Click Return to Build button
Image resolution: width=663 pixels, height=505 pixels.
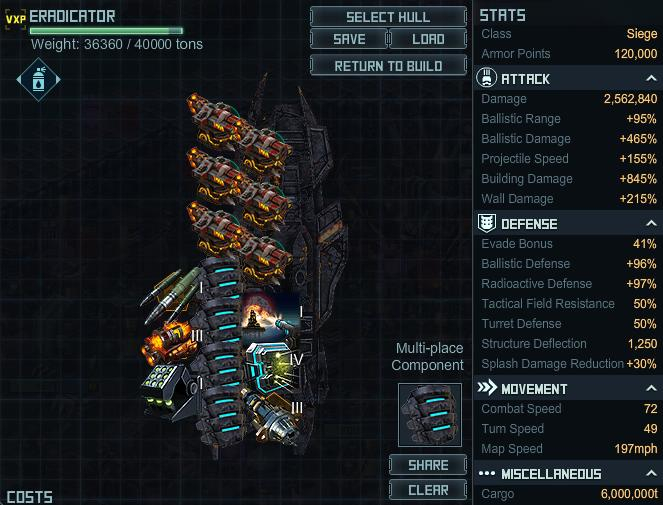click(388, 66)
